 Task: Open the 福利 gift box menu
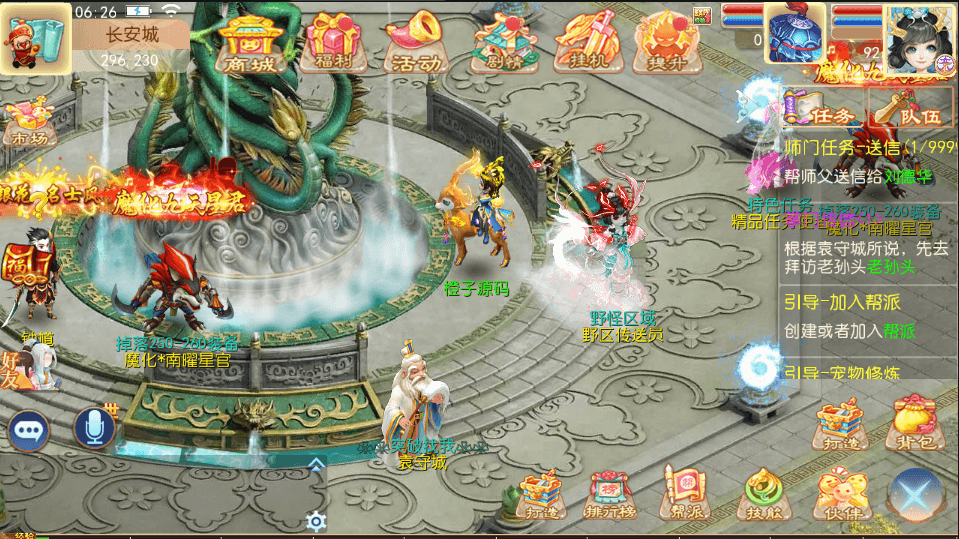(333, 44)
